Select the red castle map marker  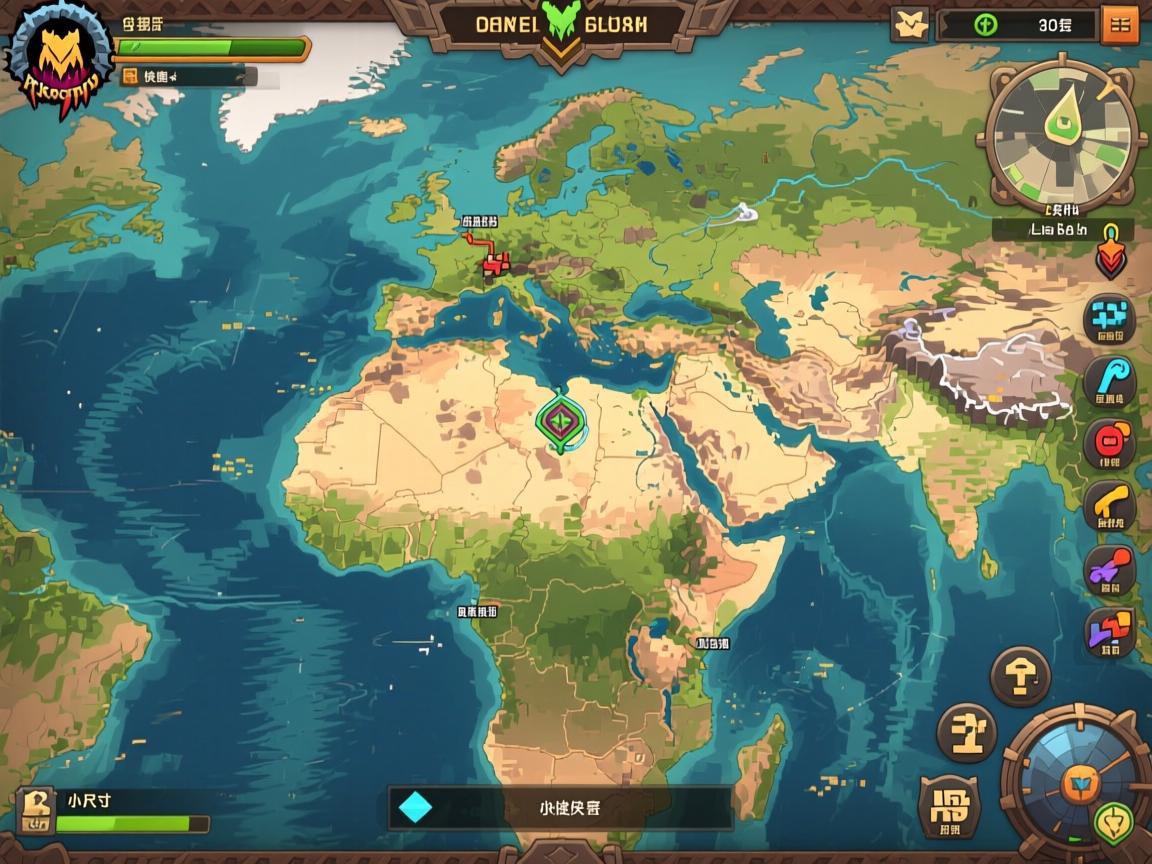pyautogui.click(x=496, y=264)
